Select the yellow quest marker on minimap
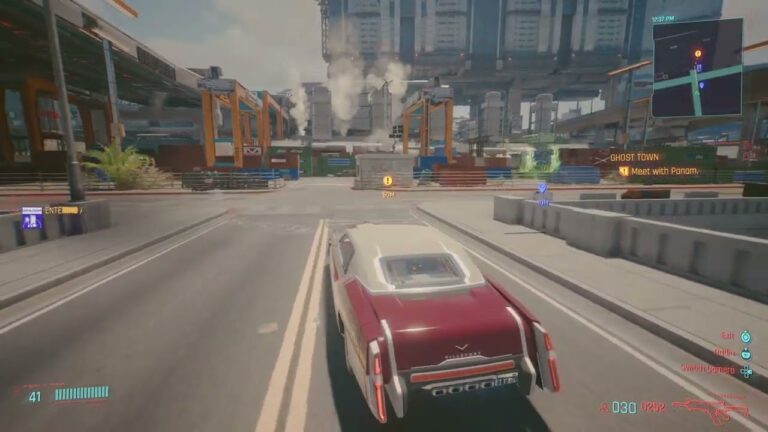Screen dimensions: 768x432 click(x=697, y=53)
